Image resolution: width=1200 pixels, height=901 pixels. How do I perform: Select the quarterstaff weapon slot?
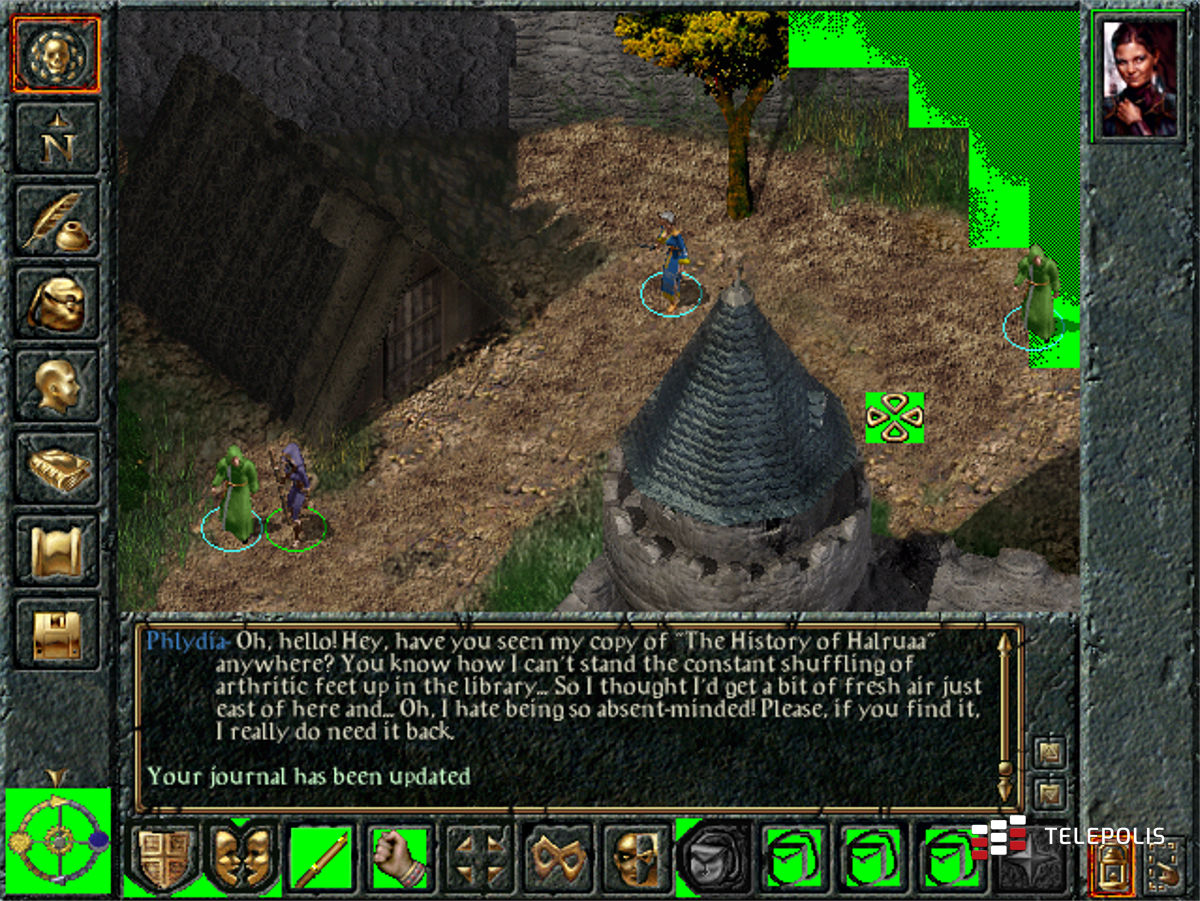[322, 859]
